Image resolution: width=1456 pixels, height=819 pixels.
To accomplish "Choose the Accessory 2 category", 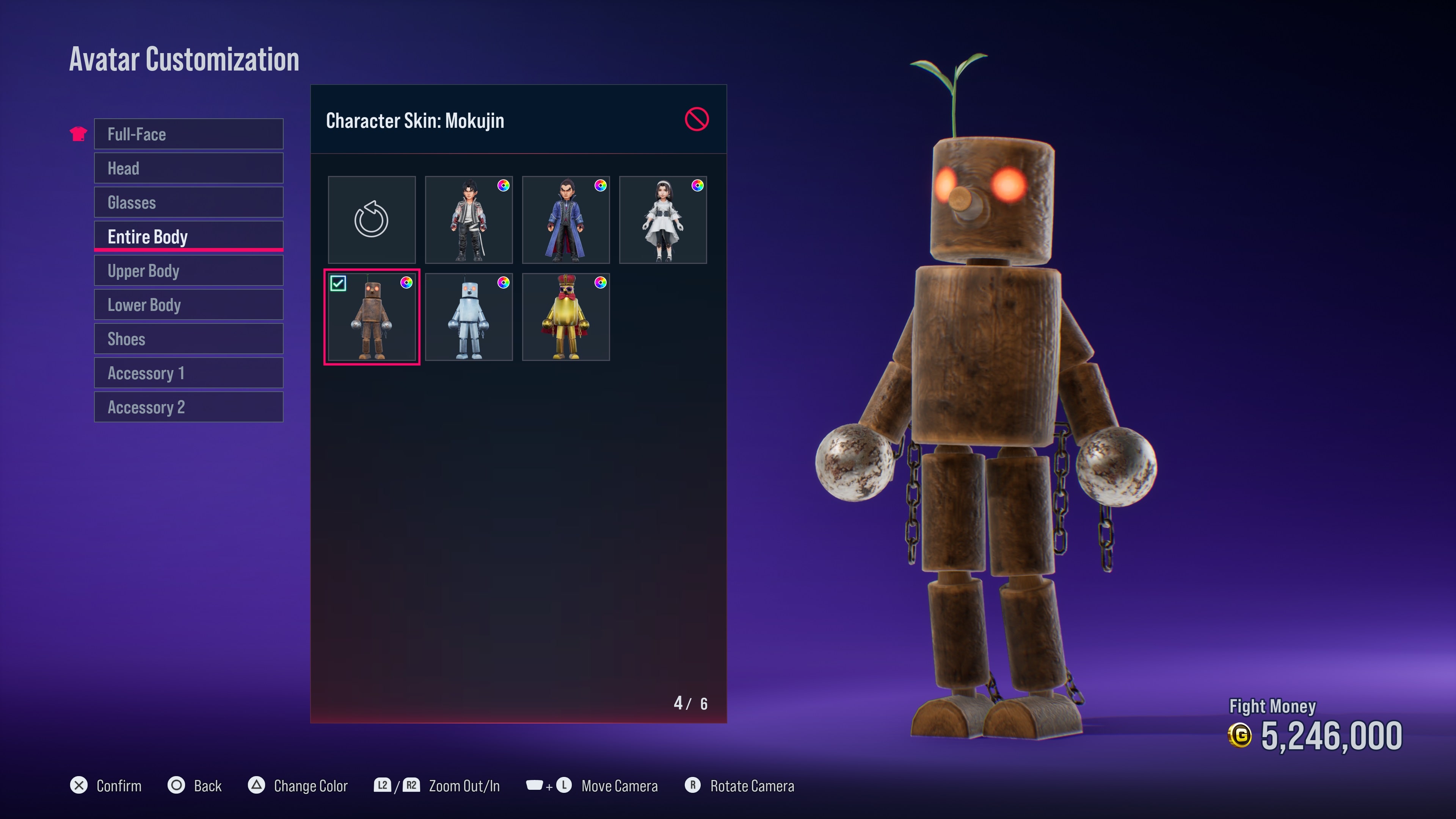I will [x=188, y=407].
